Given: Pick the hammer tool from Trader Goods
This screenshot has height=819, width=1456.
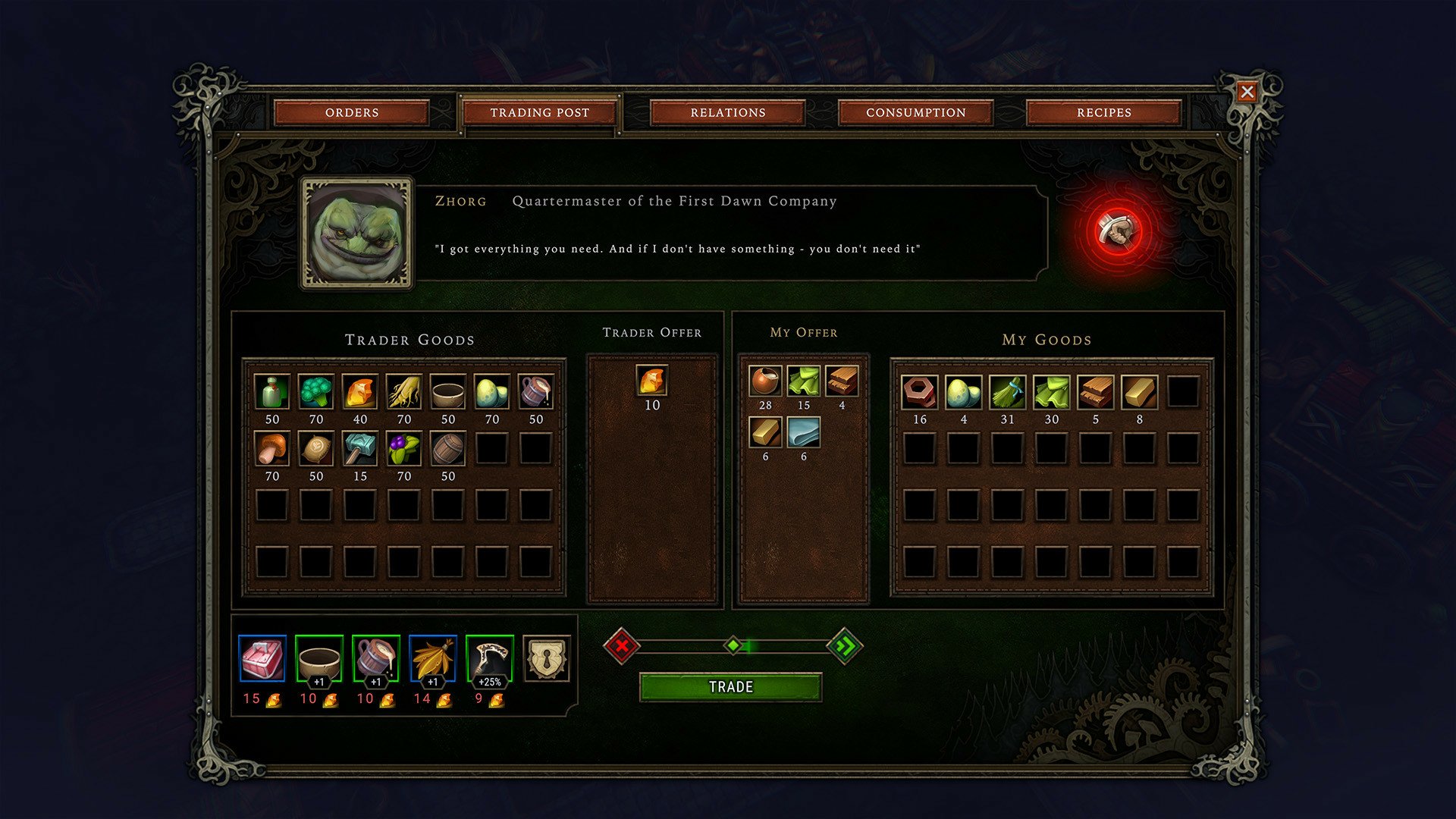Looking at the screenshot, I should pyautogui.click(x=359, y=449).
